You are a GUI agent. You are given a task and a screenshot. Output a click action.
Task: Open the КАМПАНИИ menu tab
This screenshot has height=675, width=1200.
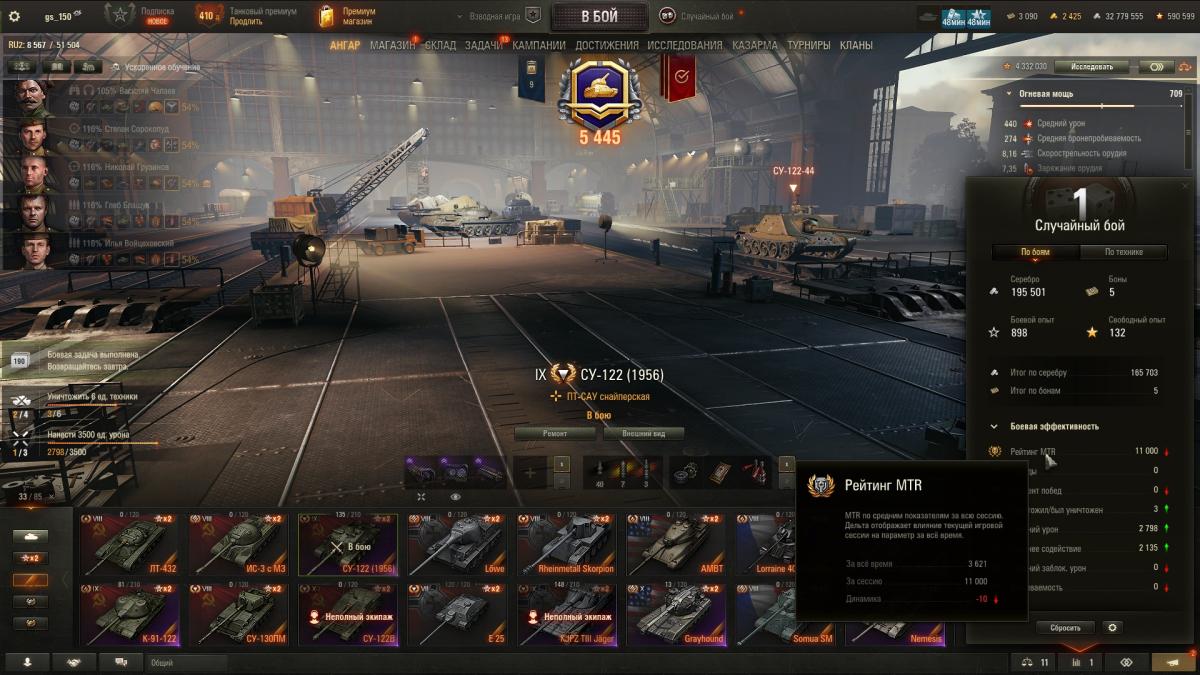tap(539, 45)
